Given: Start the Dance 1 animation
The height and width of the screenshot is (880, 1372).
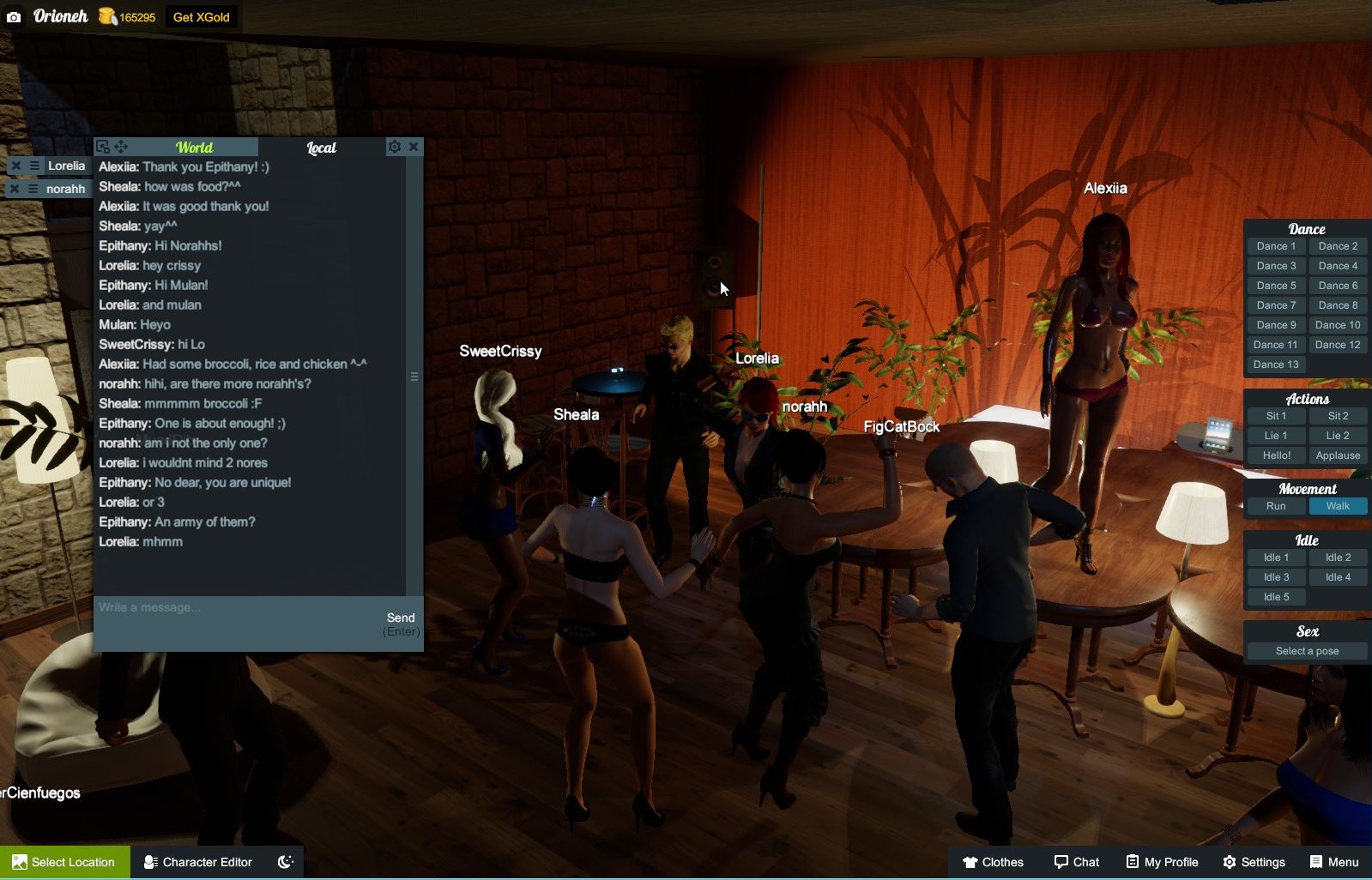Looking at the screenshot, I should tap(1276, 246).
